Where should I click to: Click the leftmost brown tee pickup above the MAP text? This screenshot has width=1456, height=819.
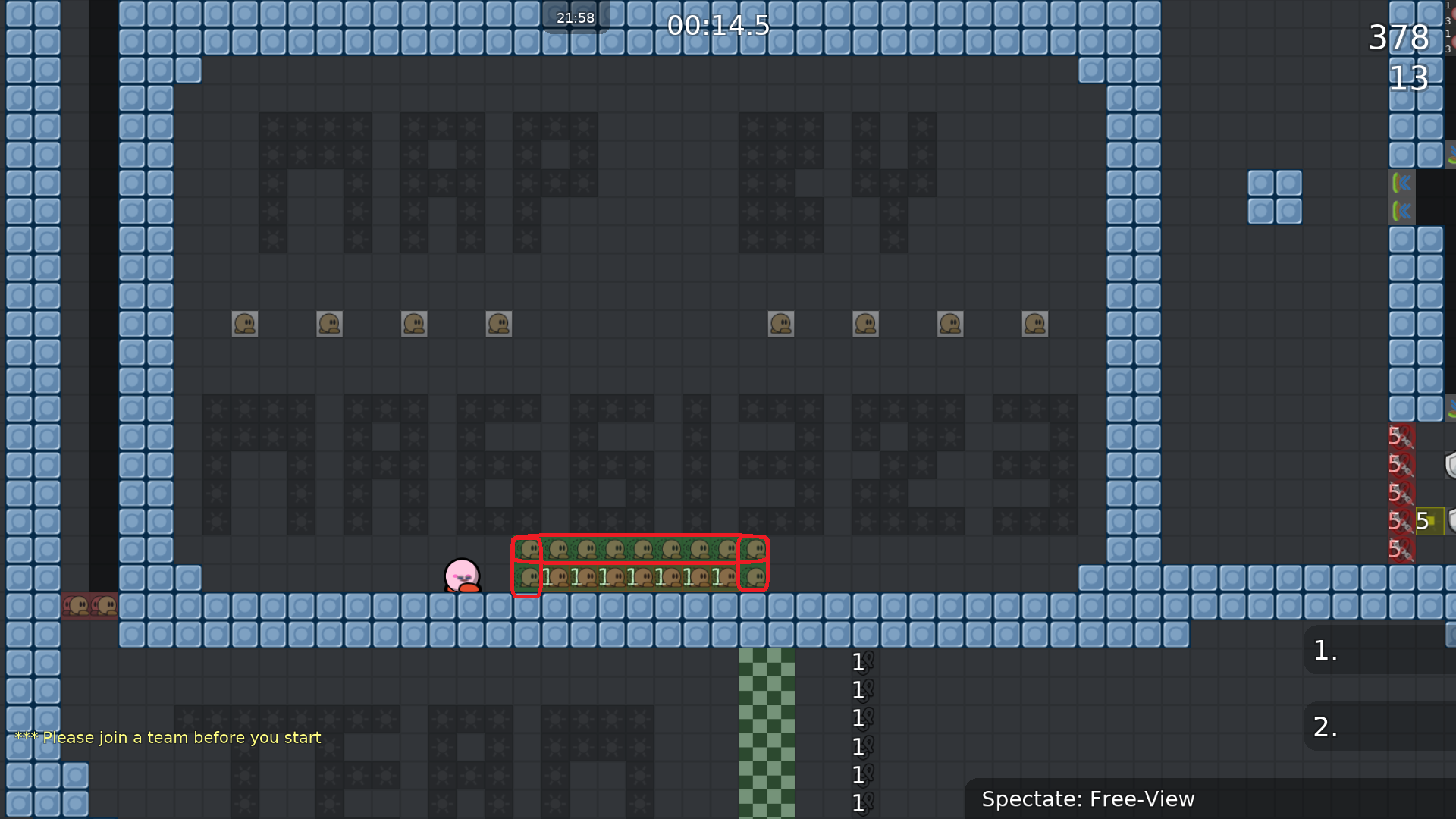coord(244,323)
